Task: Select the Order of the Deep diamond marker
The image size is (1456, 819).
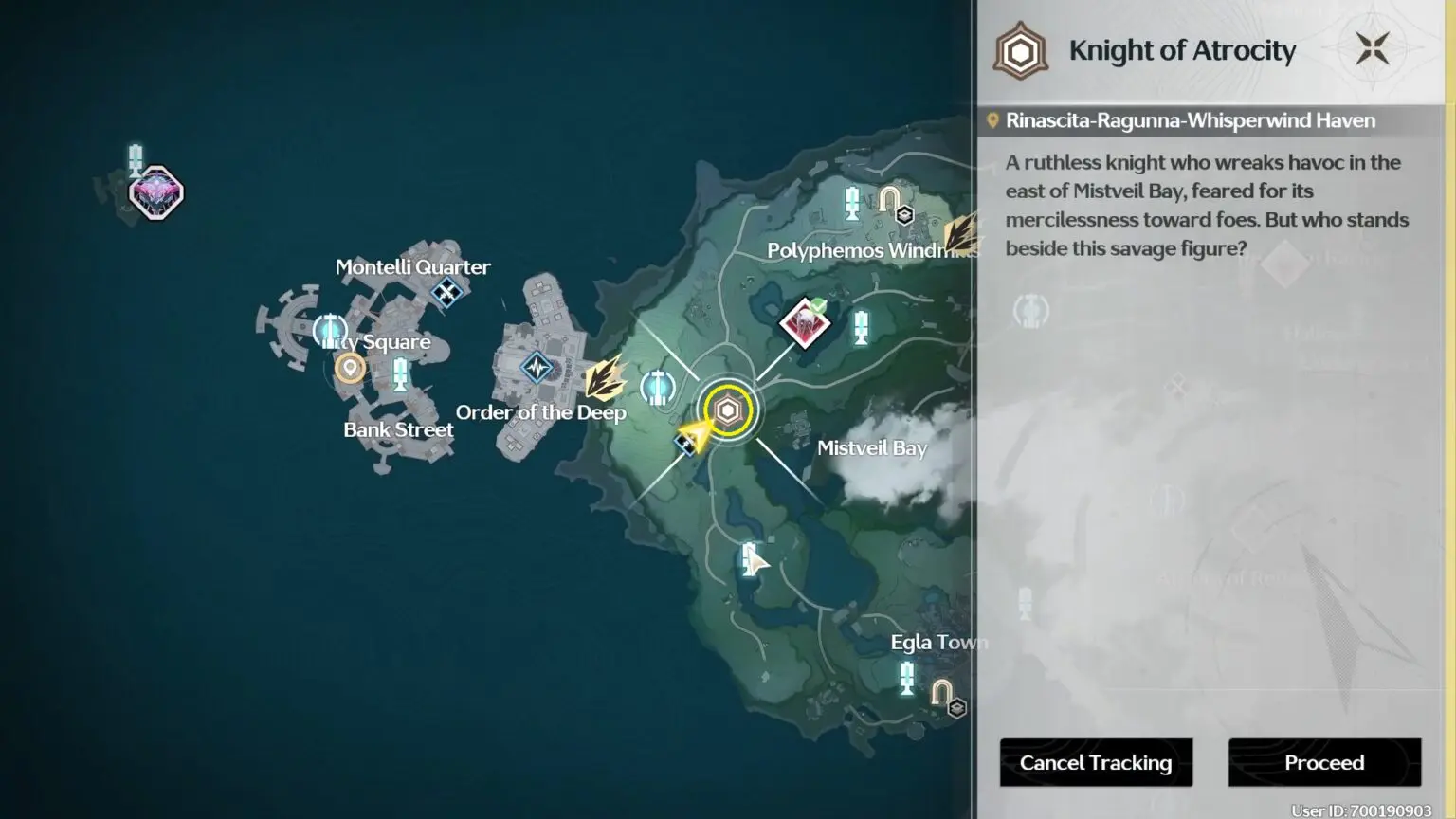Action: click(537, 367)
